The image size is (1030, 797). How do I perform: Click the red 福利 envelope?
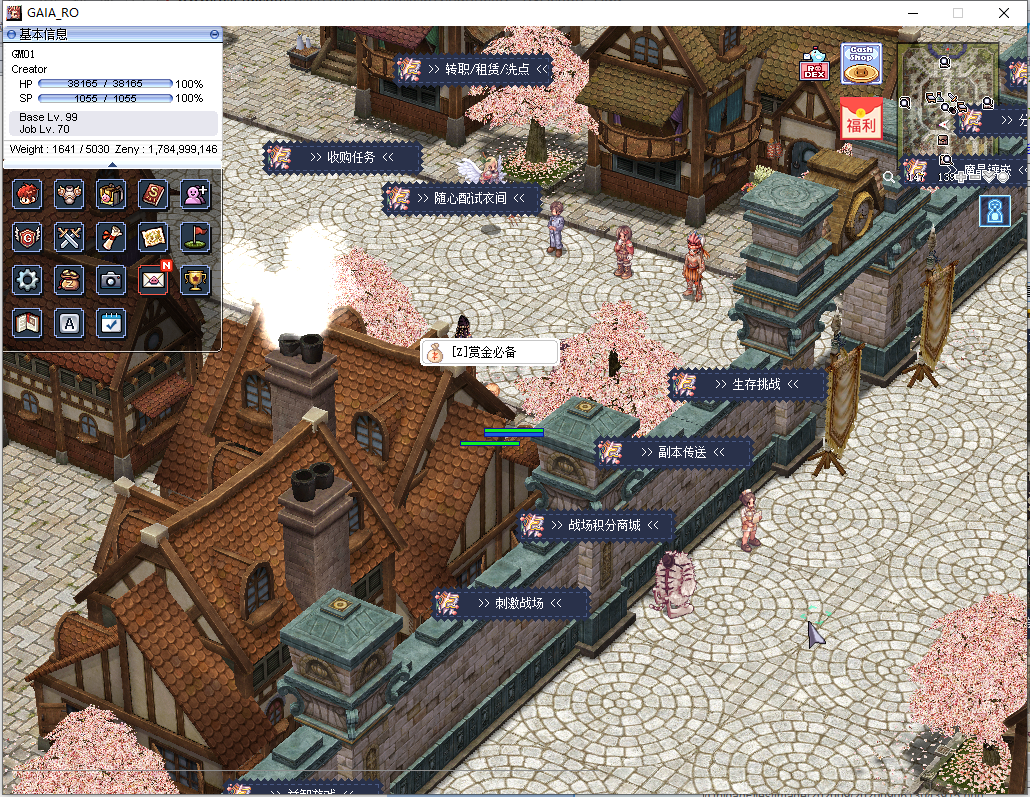[860, 120]
